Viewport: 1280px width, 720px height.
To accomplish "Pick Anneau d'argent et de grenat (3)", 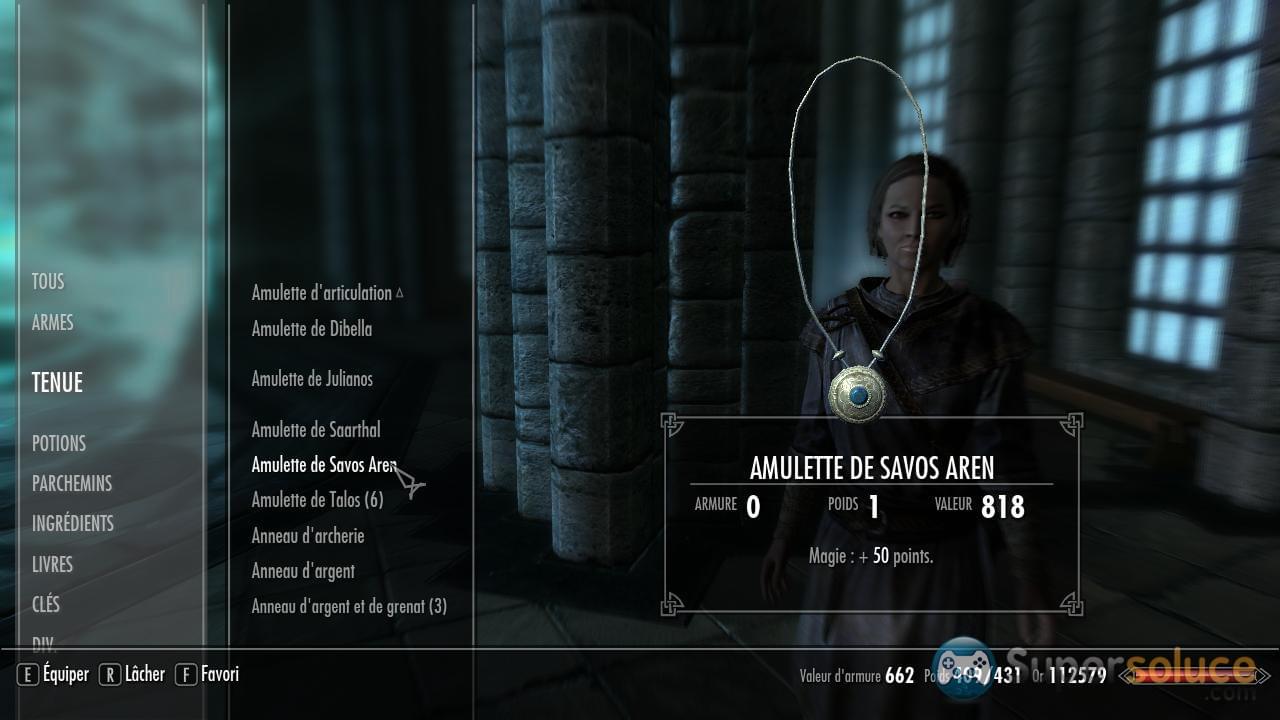I will coord(349,607).
